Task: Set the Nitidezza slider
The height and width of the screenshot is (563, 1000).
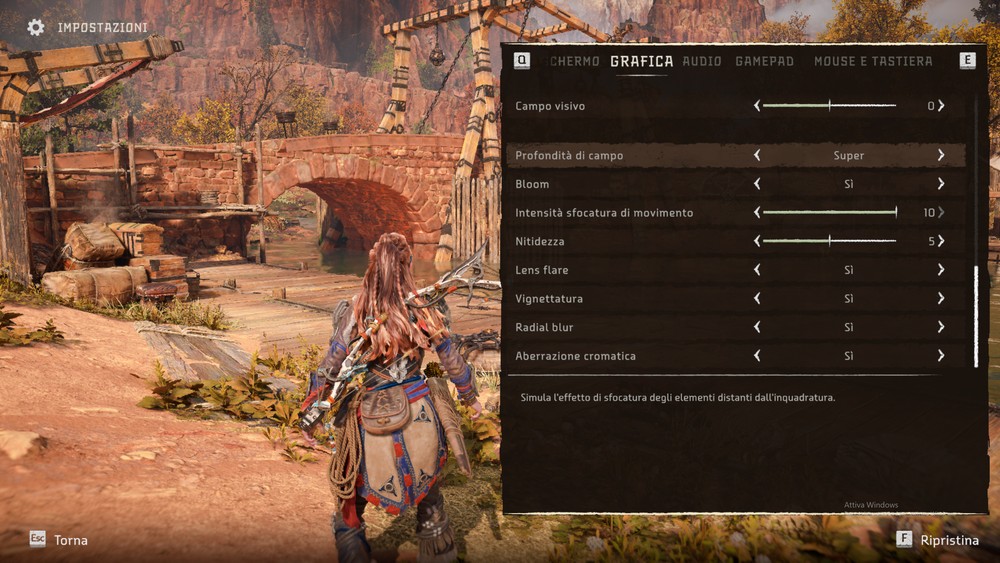Action: tap(829, 241)
